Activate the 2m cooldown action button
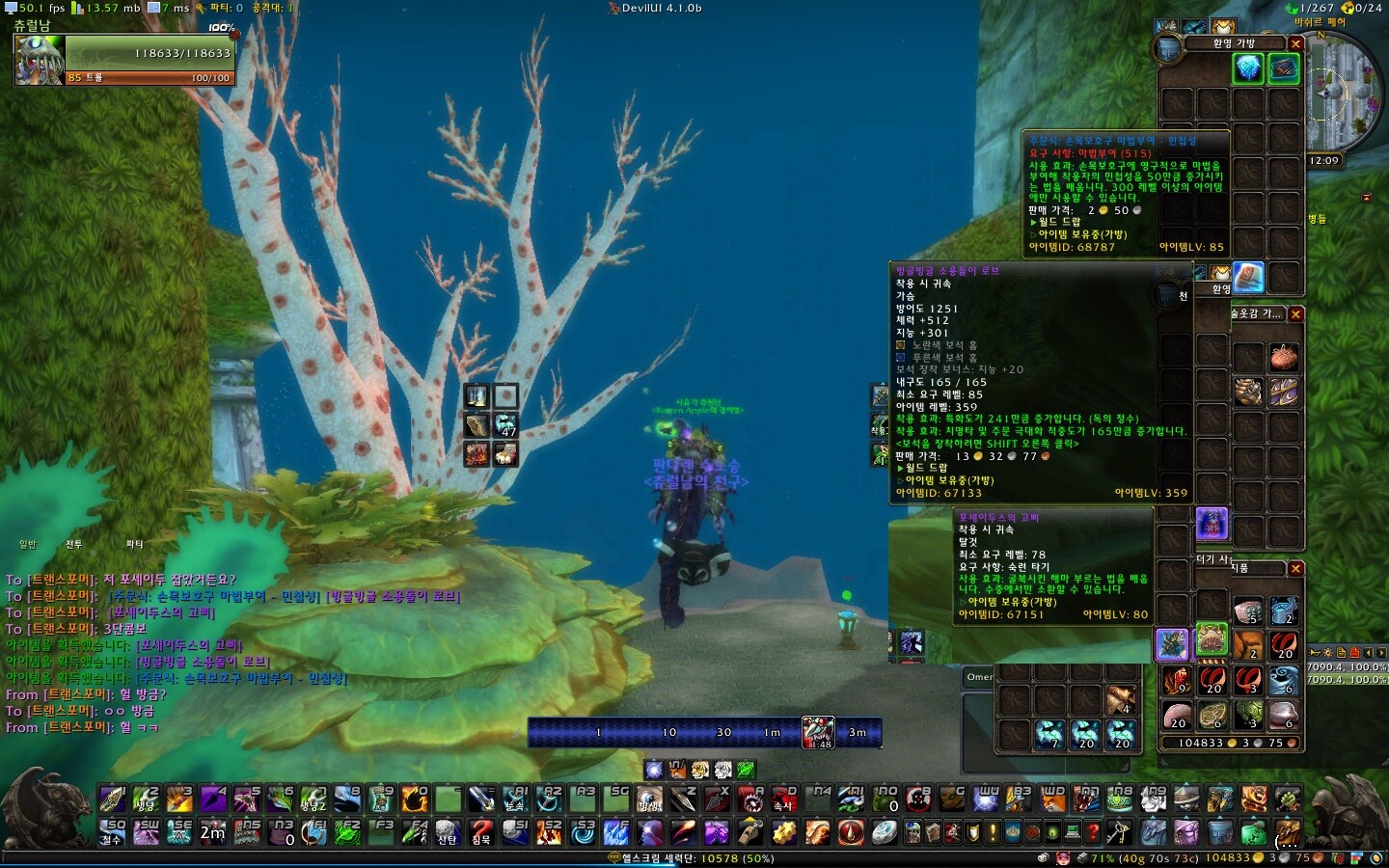 (x=212, y=831)
